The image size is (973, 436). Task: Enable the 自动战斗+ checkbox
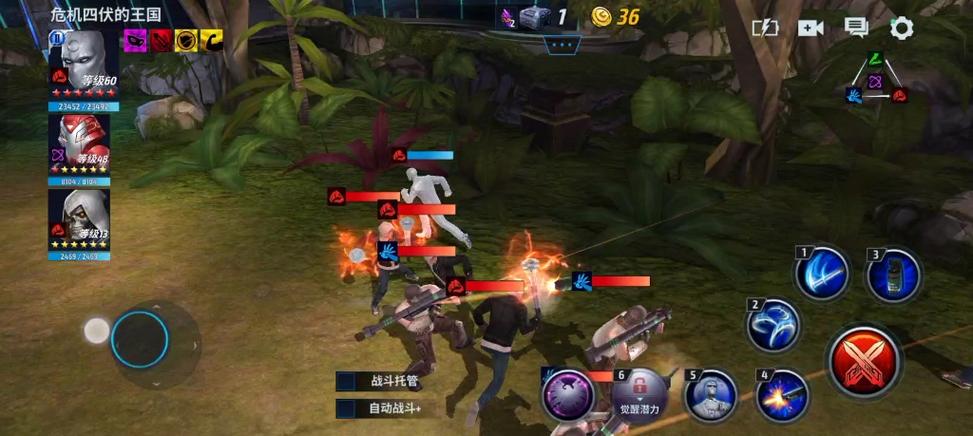pyautogui.click(x=346, y=408)
